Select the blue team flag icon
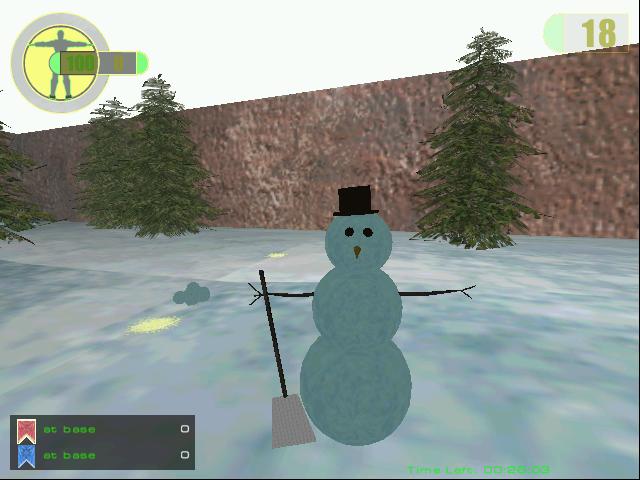Viewport: 640px width, 480px height. tap(27, 455)
